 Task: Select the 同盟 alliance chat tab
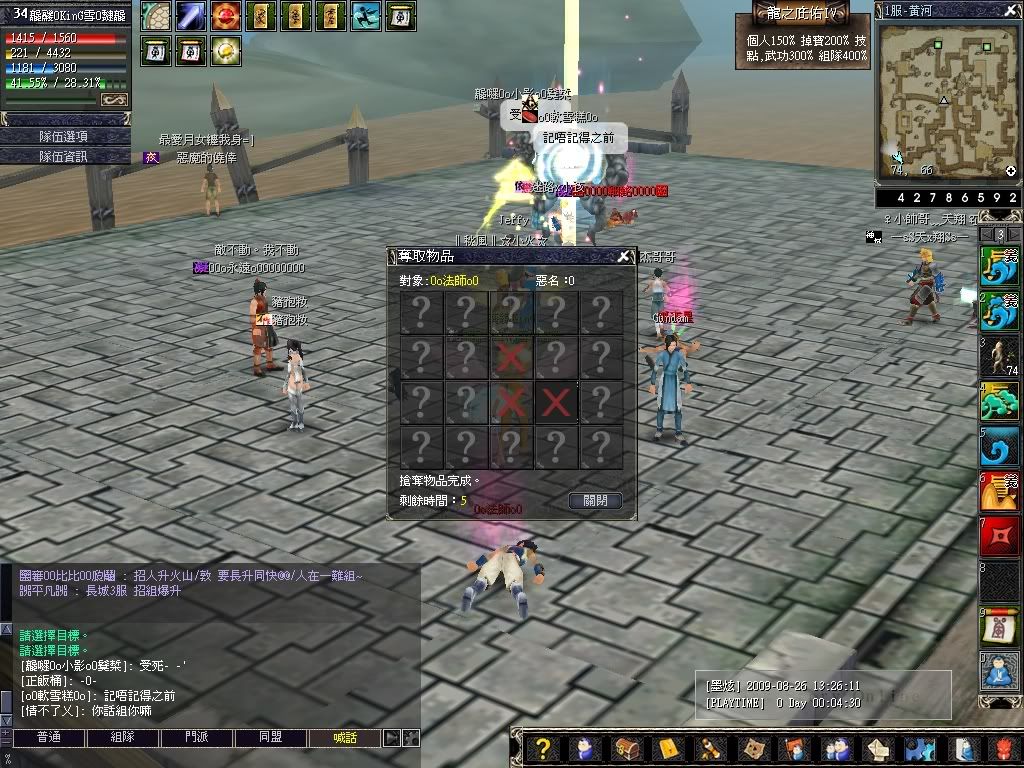(271, 738)
